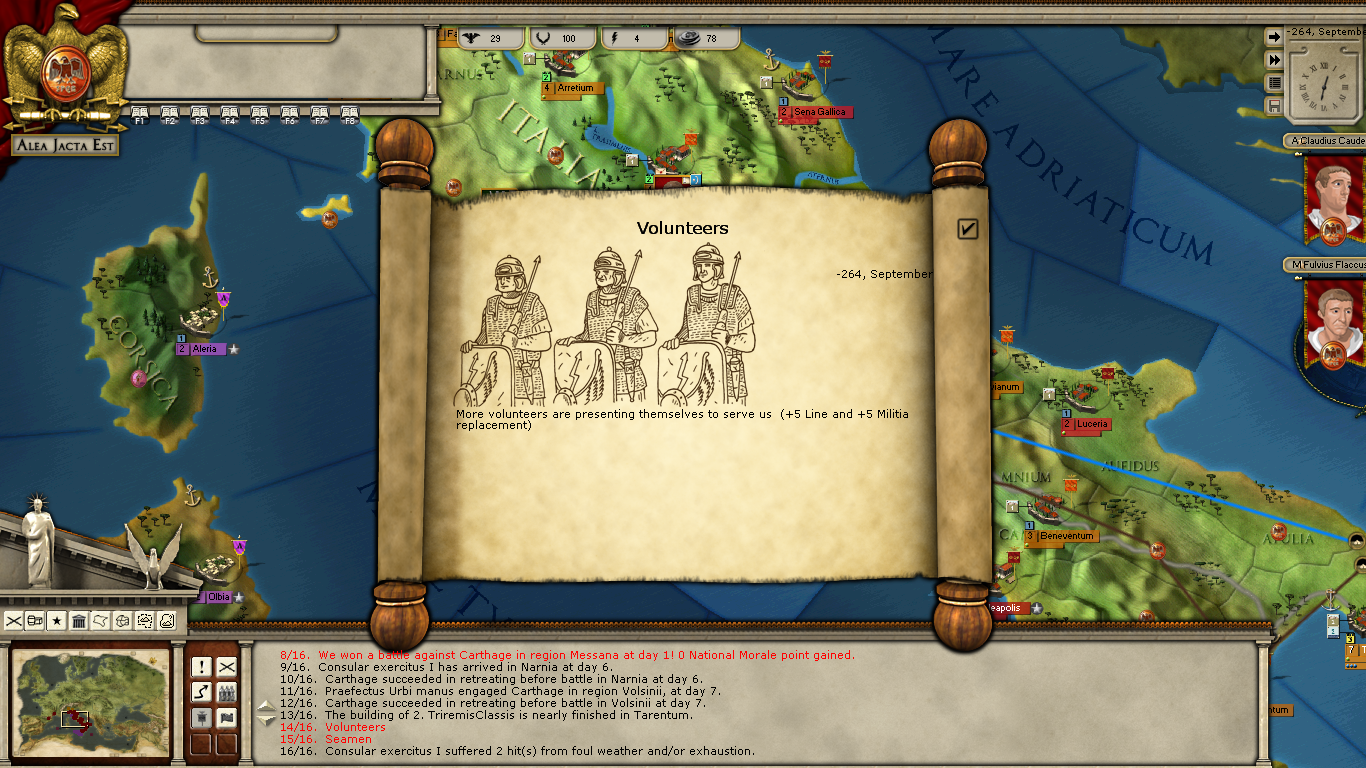The width and height of the screenshot is (1366, 768).
Task: Open the 'Seamen' message in the log
Action: click(348, 739)
